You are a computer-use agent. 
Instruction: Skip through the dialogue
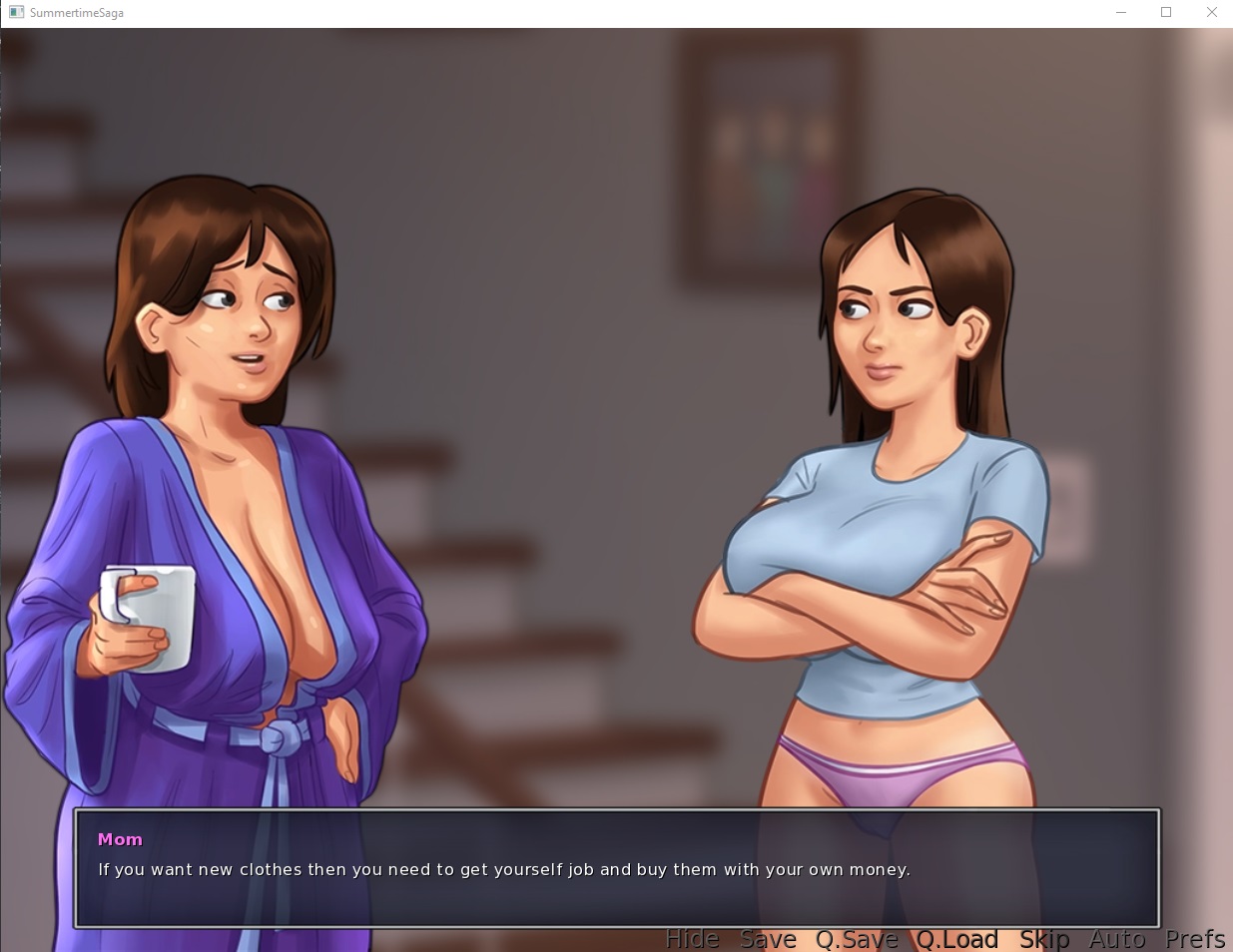point(1044,939)
